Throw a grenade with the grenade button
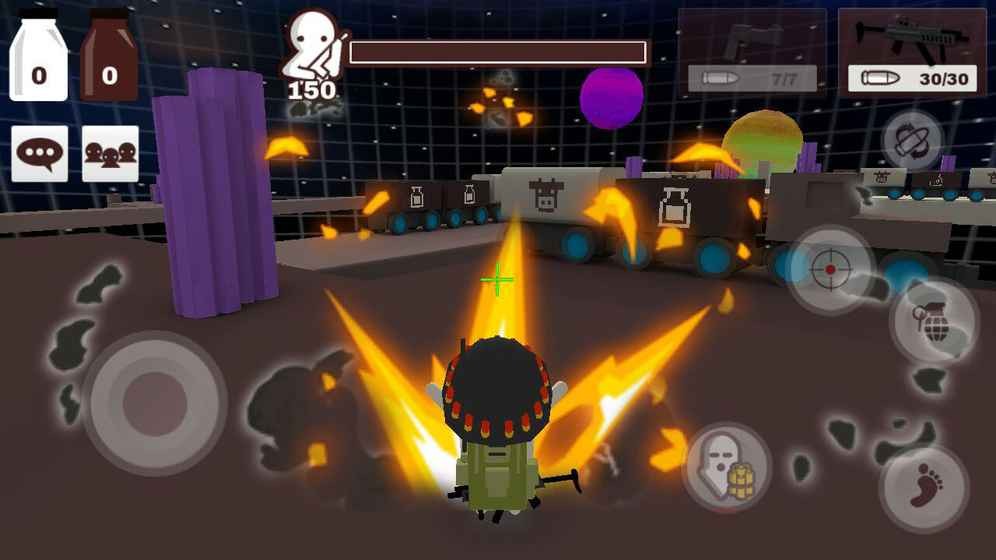 pyautogui.click(x=934, y=322)
